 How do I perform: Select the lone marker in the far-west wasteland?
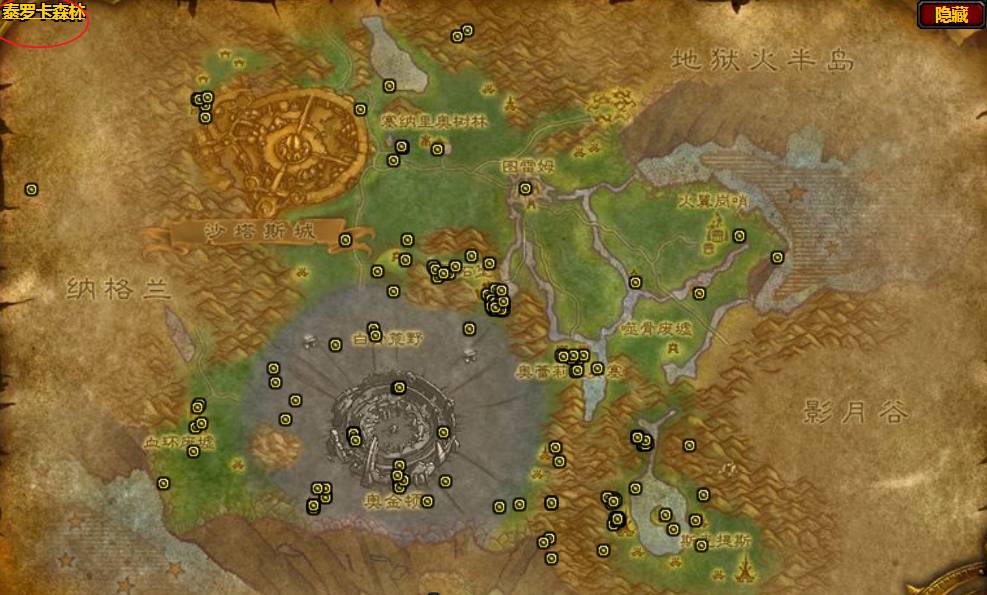32,188
